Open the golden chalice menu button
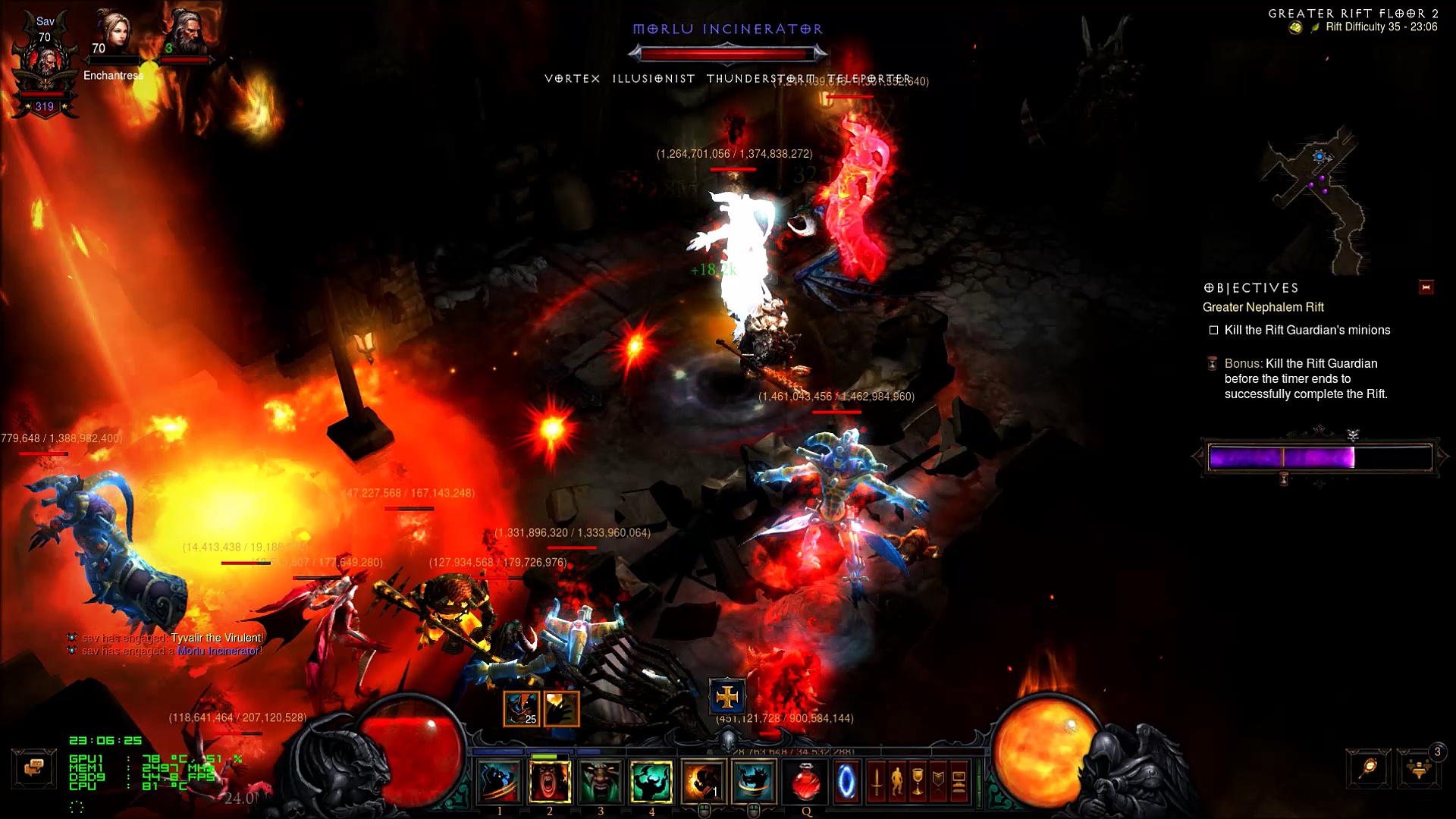Image resolution: width=1456 pixels, height=819 pixels. 917,782
